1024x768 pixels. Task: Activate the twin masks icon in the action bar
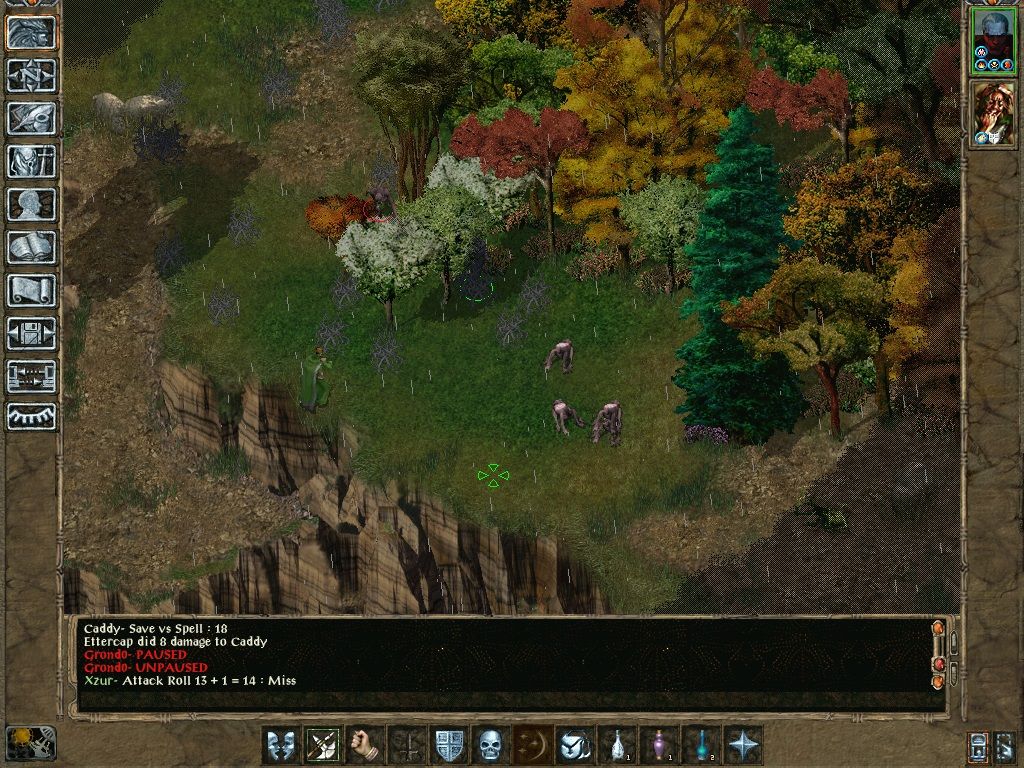[x=281, y=745]
